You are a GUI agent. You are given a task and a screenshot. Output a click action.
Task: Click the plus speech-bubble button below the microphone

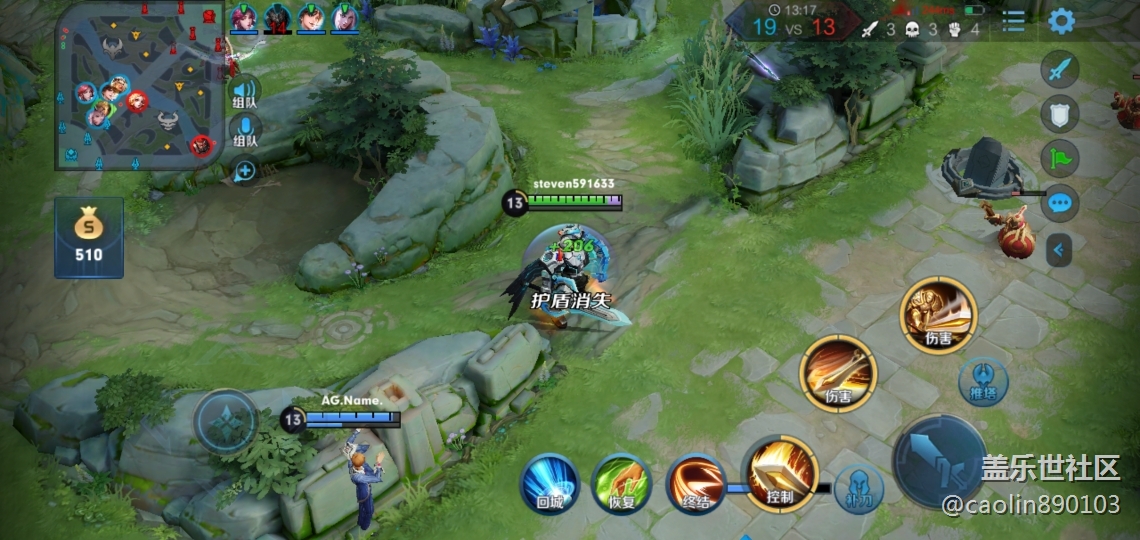243,171
